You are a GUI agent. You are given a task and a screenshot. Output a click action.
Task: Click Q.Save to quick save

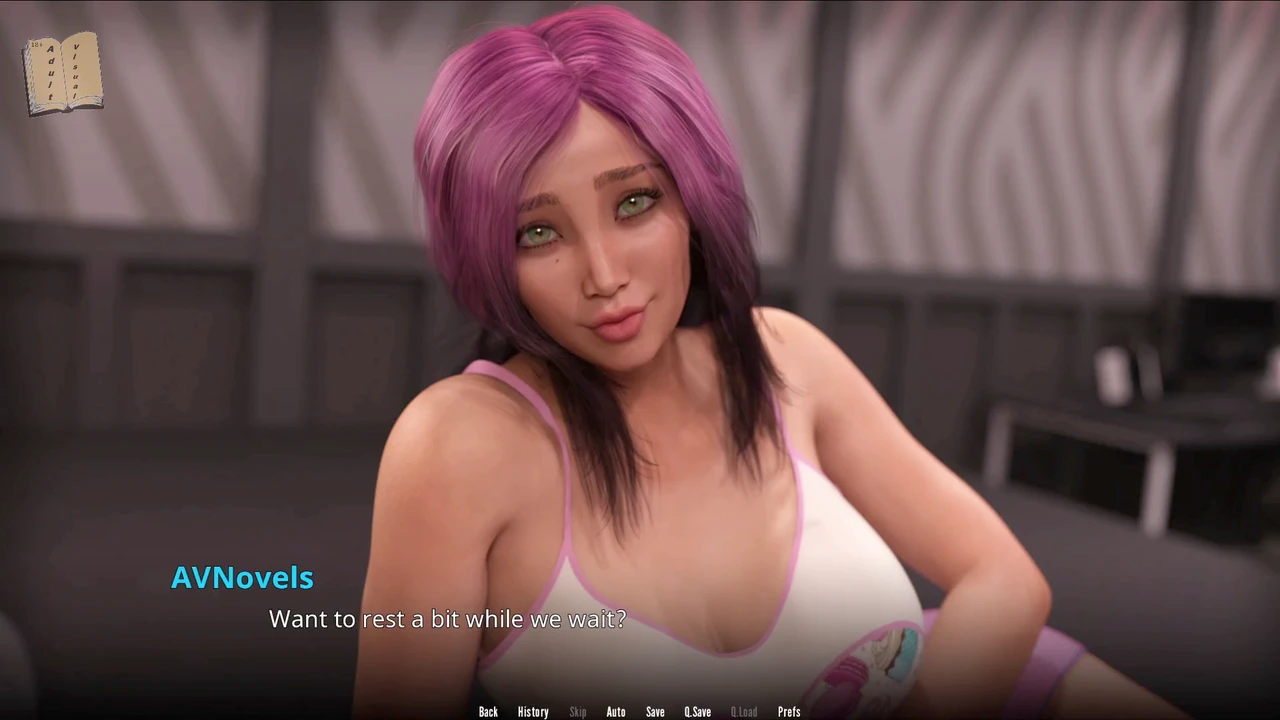[697, 712]
